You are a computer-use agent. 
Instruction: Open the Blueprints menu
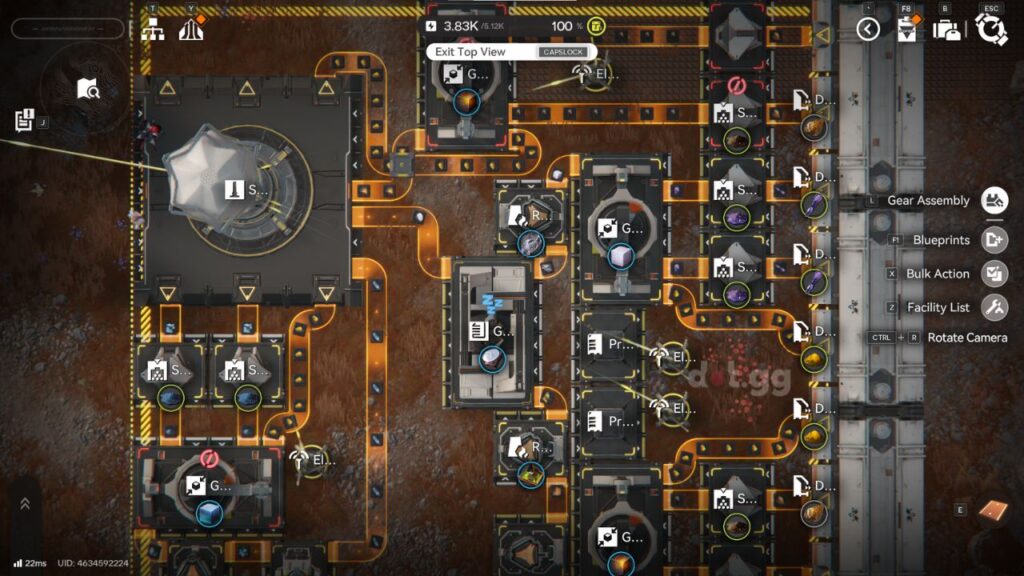(x=994, y=240)
